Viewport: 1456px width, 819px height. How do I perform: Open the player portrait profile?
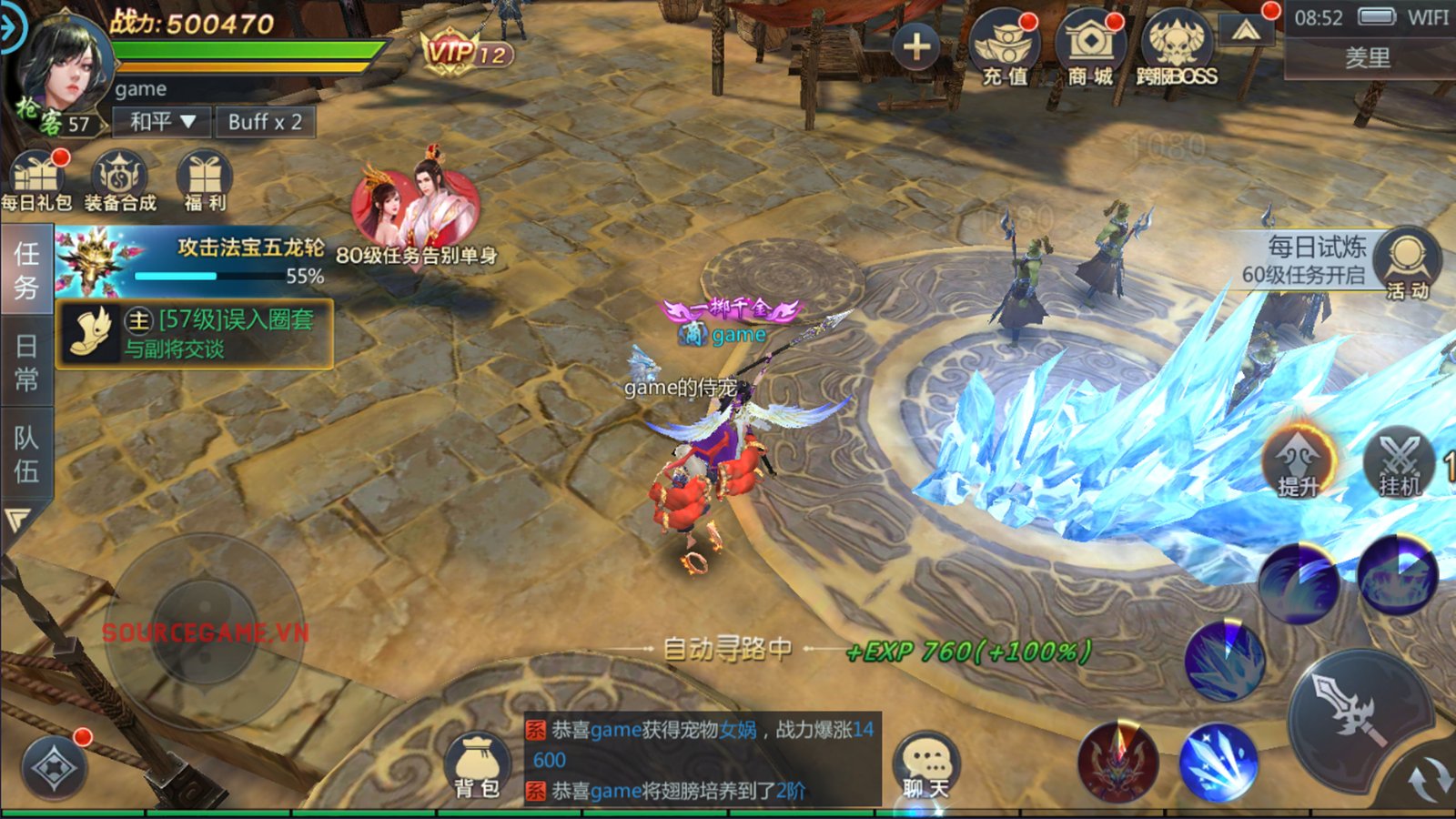click(x=64, y=68)
